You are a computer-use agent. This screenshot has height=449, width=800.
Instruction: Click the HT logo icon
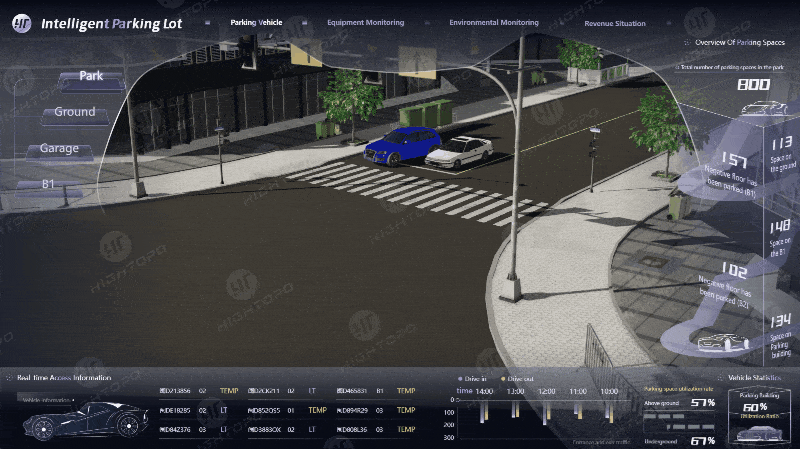22,23
